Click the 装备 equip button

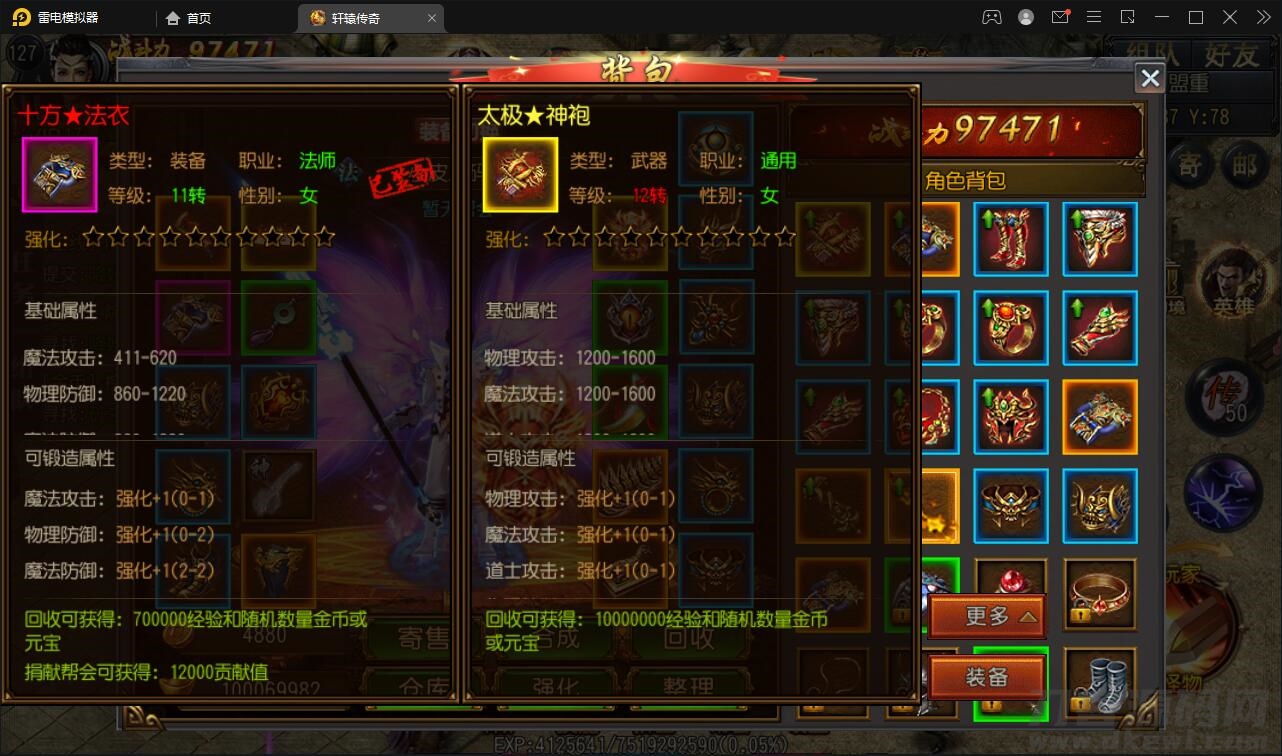[x=988, y=677]
